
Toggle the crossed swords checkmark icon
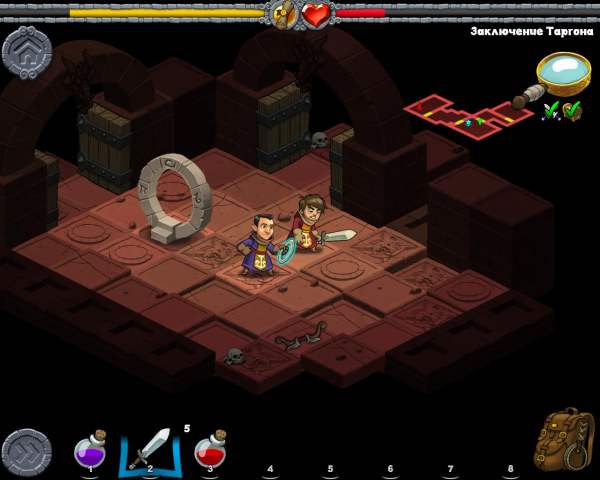pyautogui.click(x=551, y=111)
